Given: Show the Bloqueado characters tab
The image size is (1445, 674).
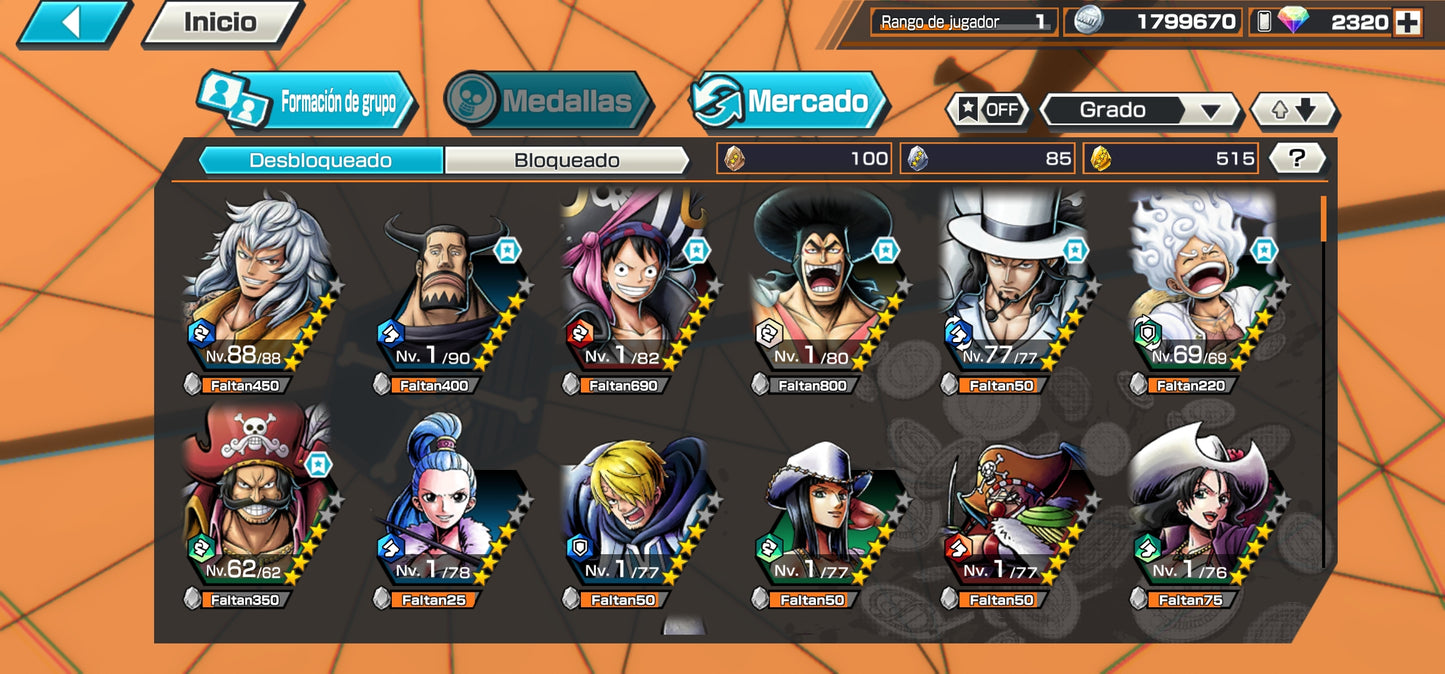Looking at the screenshot, I should [566, 160].
